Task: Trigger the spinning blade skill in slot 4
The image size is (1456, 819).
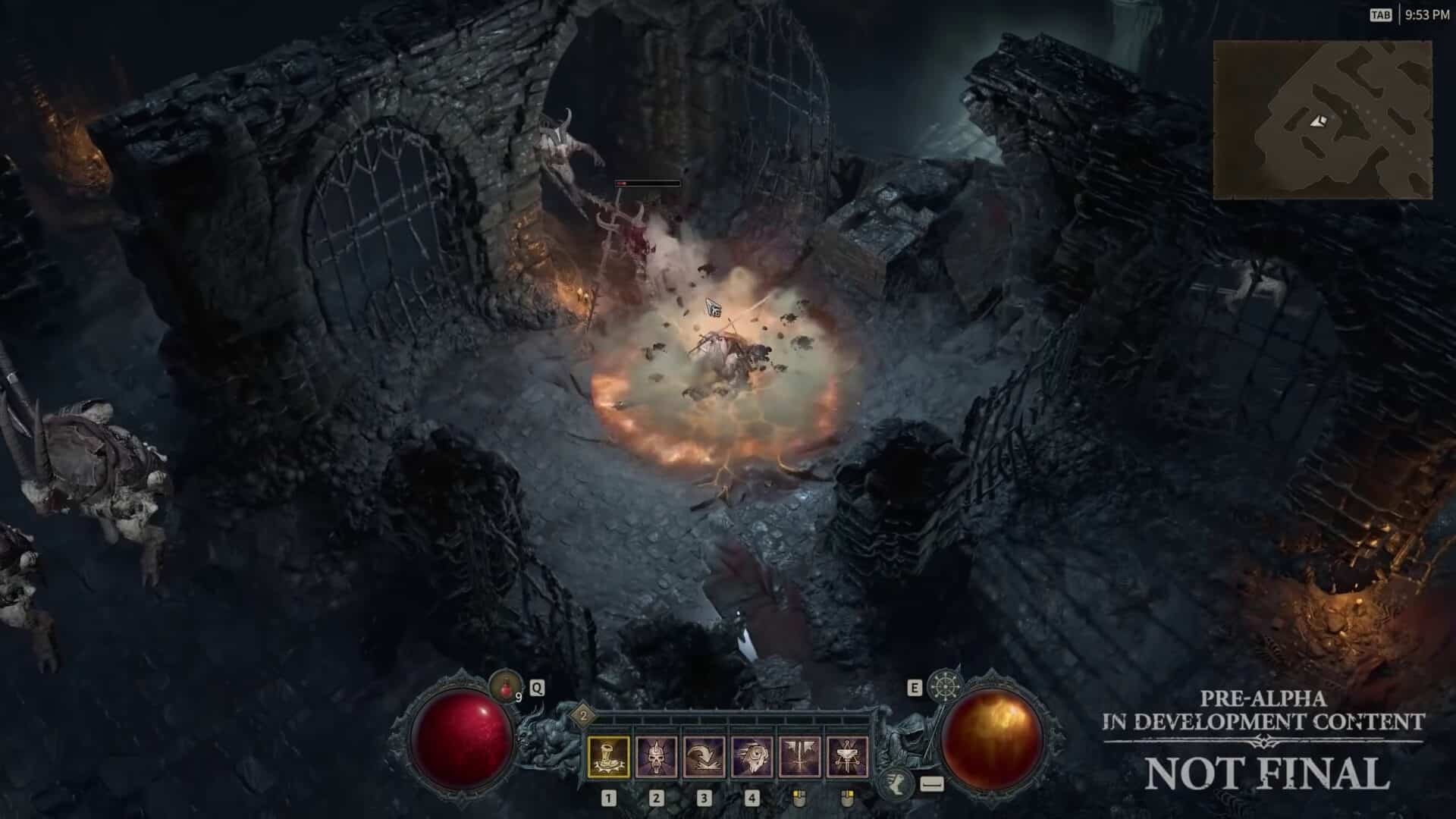Action: [x=752, y=757]
